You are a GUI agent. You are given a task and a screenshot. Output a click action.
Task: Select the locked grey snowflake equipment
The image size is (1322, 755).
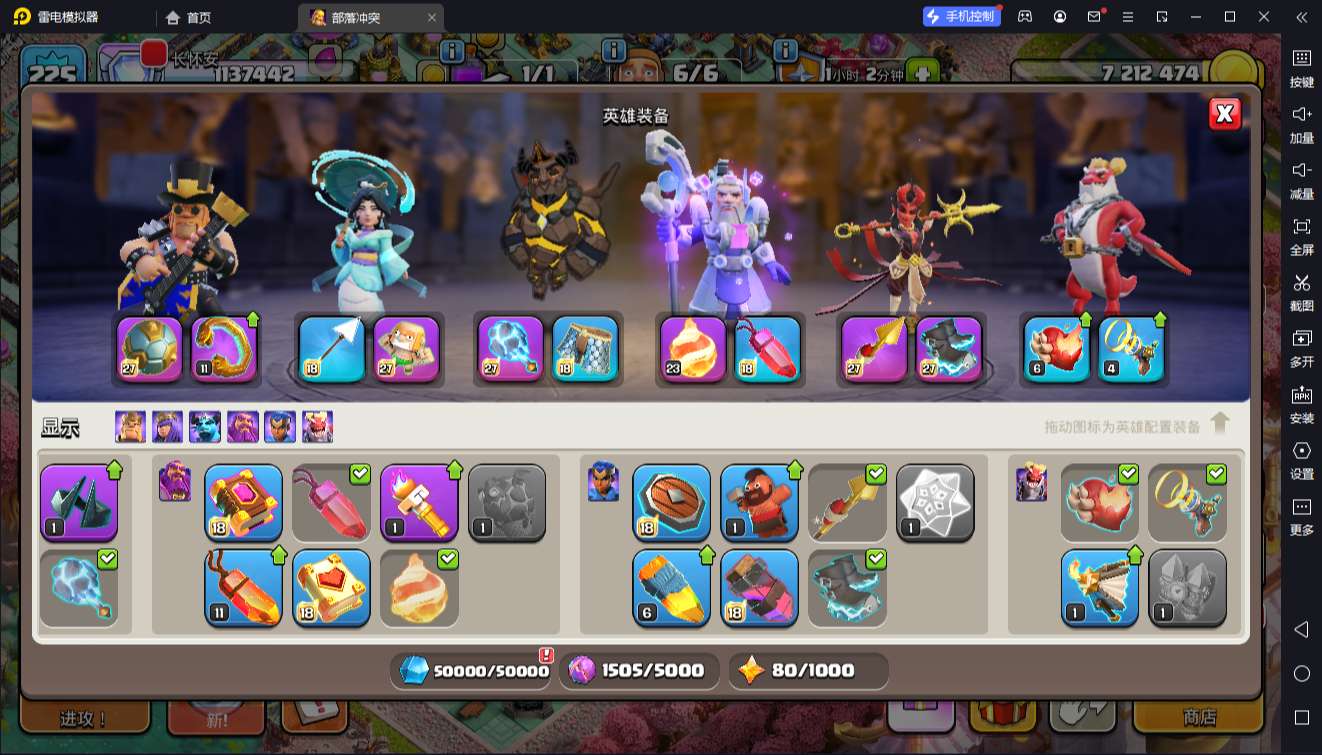click(x=935, y=502)
